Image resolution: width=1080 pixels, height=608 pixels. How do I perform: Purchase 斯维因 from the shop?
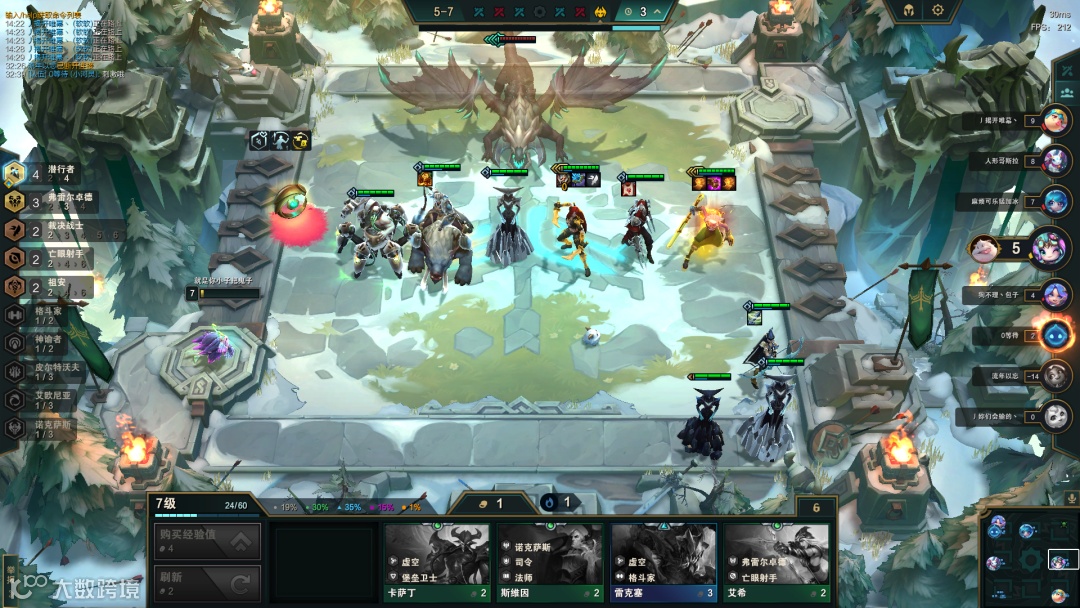550,562
